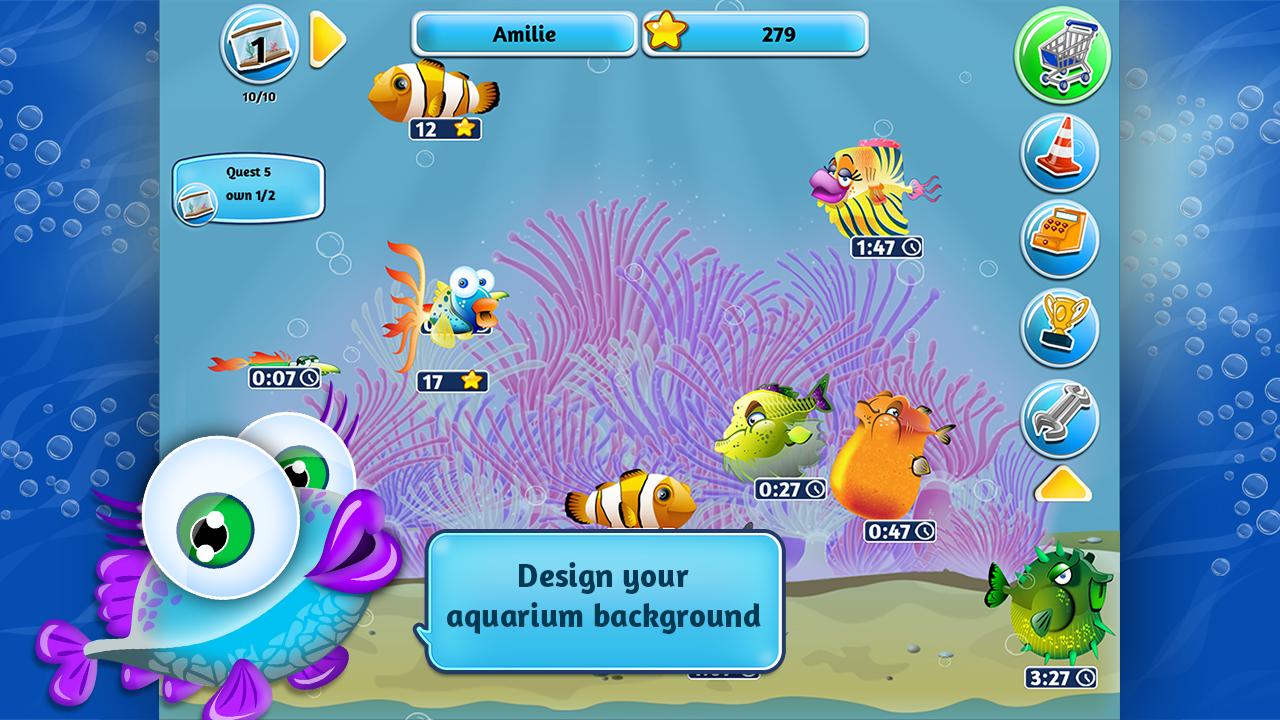Toggle the star badge on the level 12 clownfish

(x=462, y=129)
